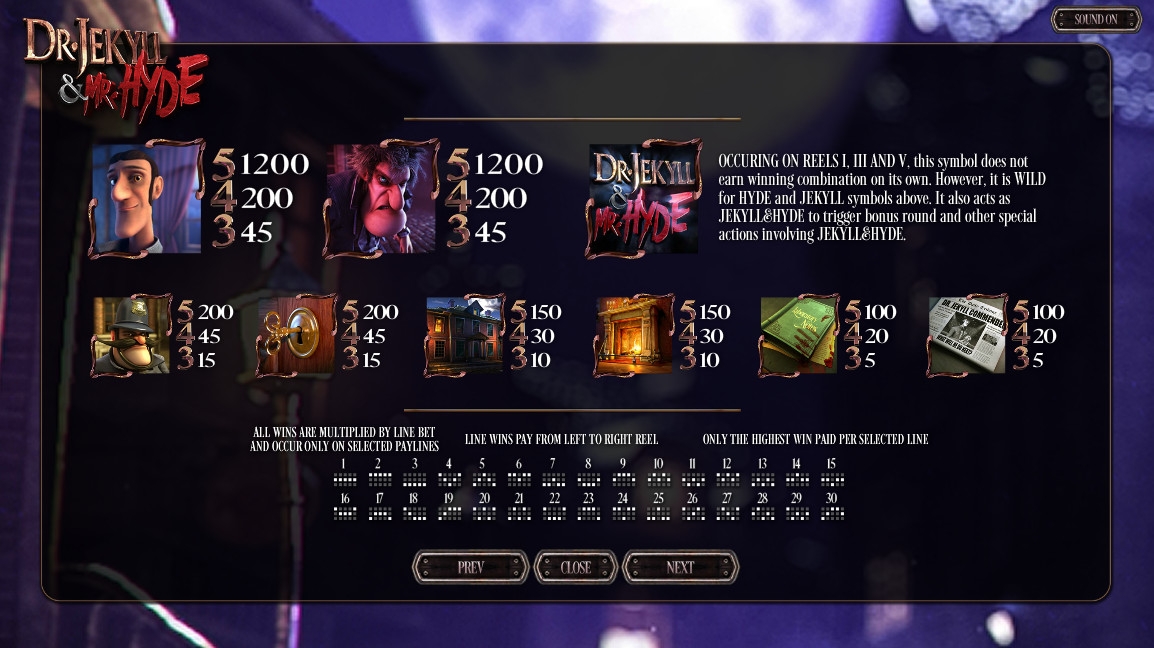Toggle the Sound On button
Image resolution: width=1154 pixels, height=648 pixels.
(1096, 19)
